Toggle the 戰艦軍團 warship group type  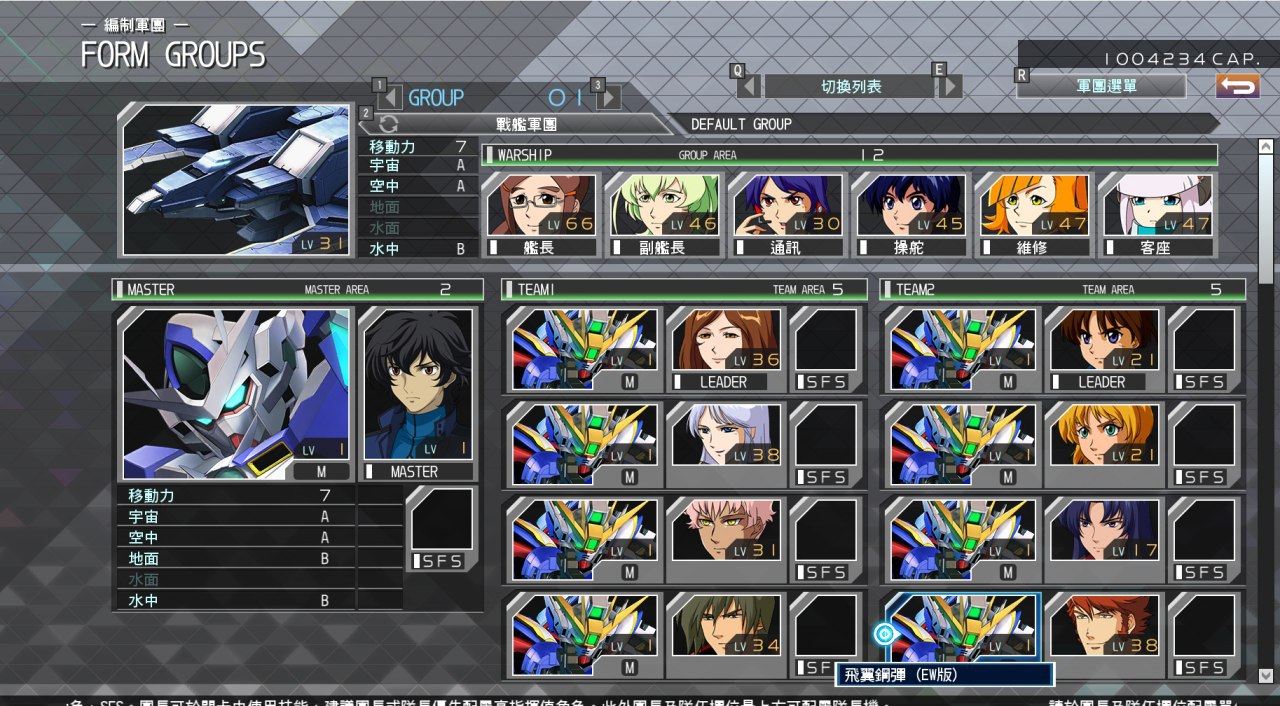514,124
